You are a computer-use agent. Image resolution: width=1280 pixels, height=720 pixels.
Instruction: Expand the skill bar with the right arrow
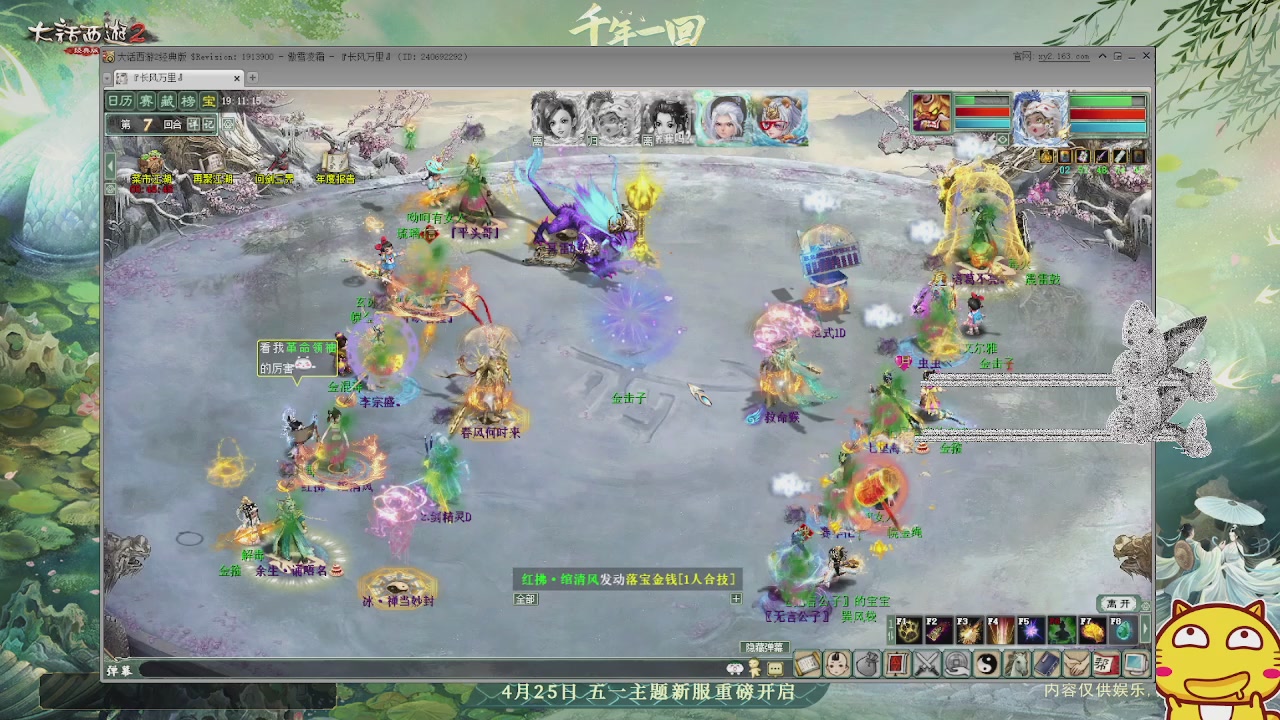(x=1145, y=628)
